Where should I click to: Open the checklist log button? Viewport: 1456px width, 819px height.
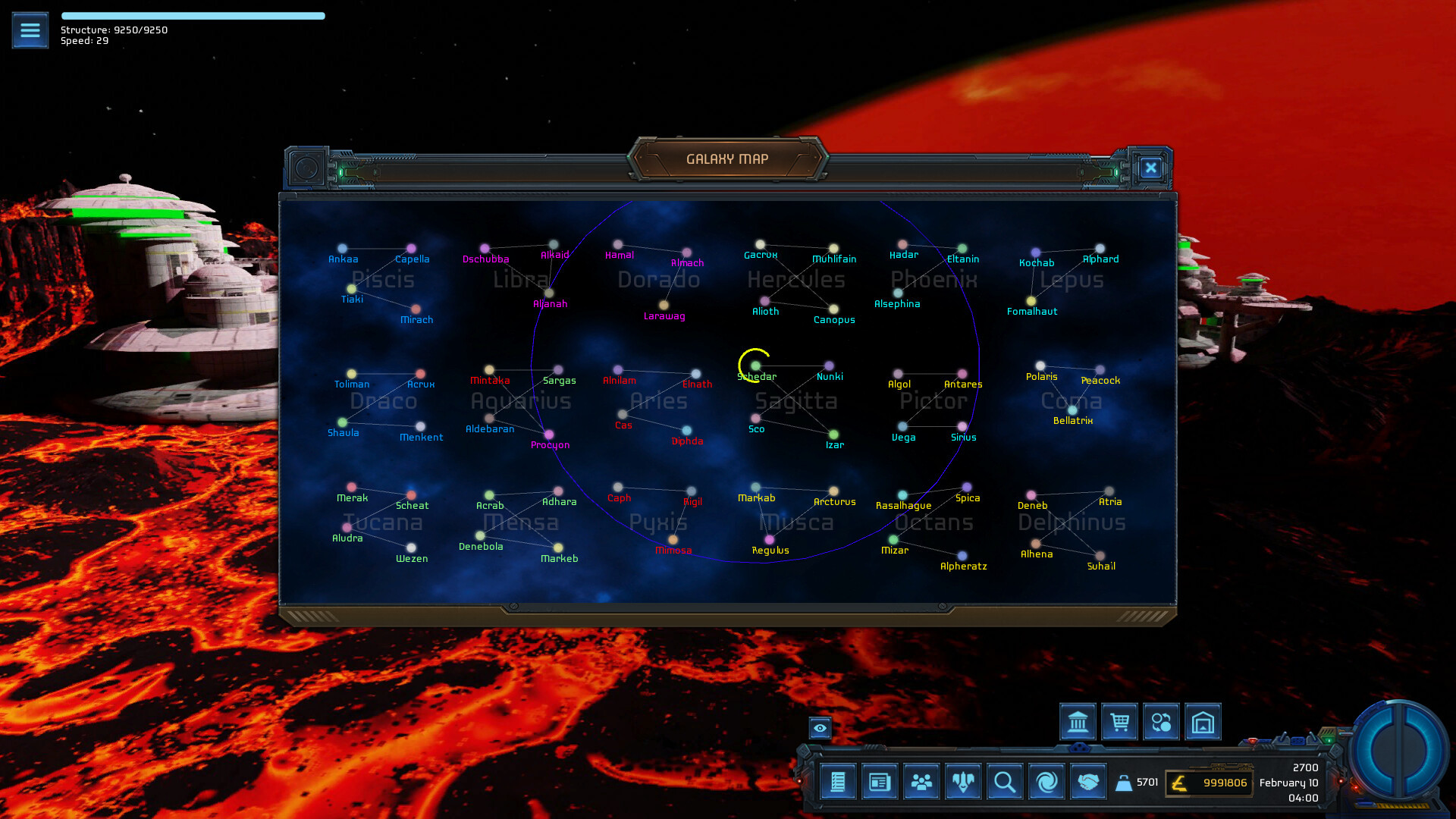[838, 782]
